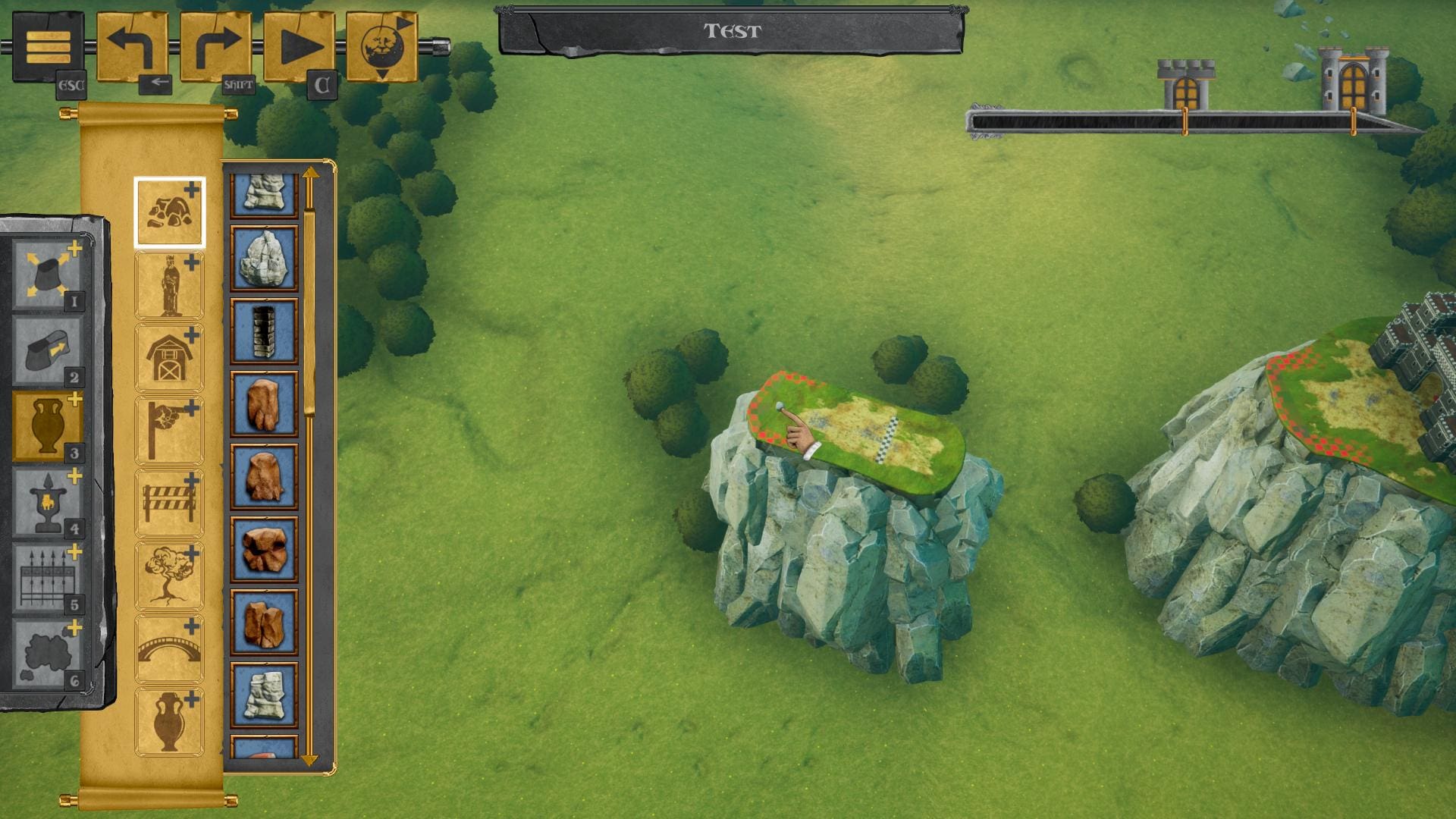The width and height of the screenshot is (1456, 819).
Task: Switch to the rocks category
Action: [169, 212]
